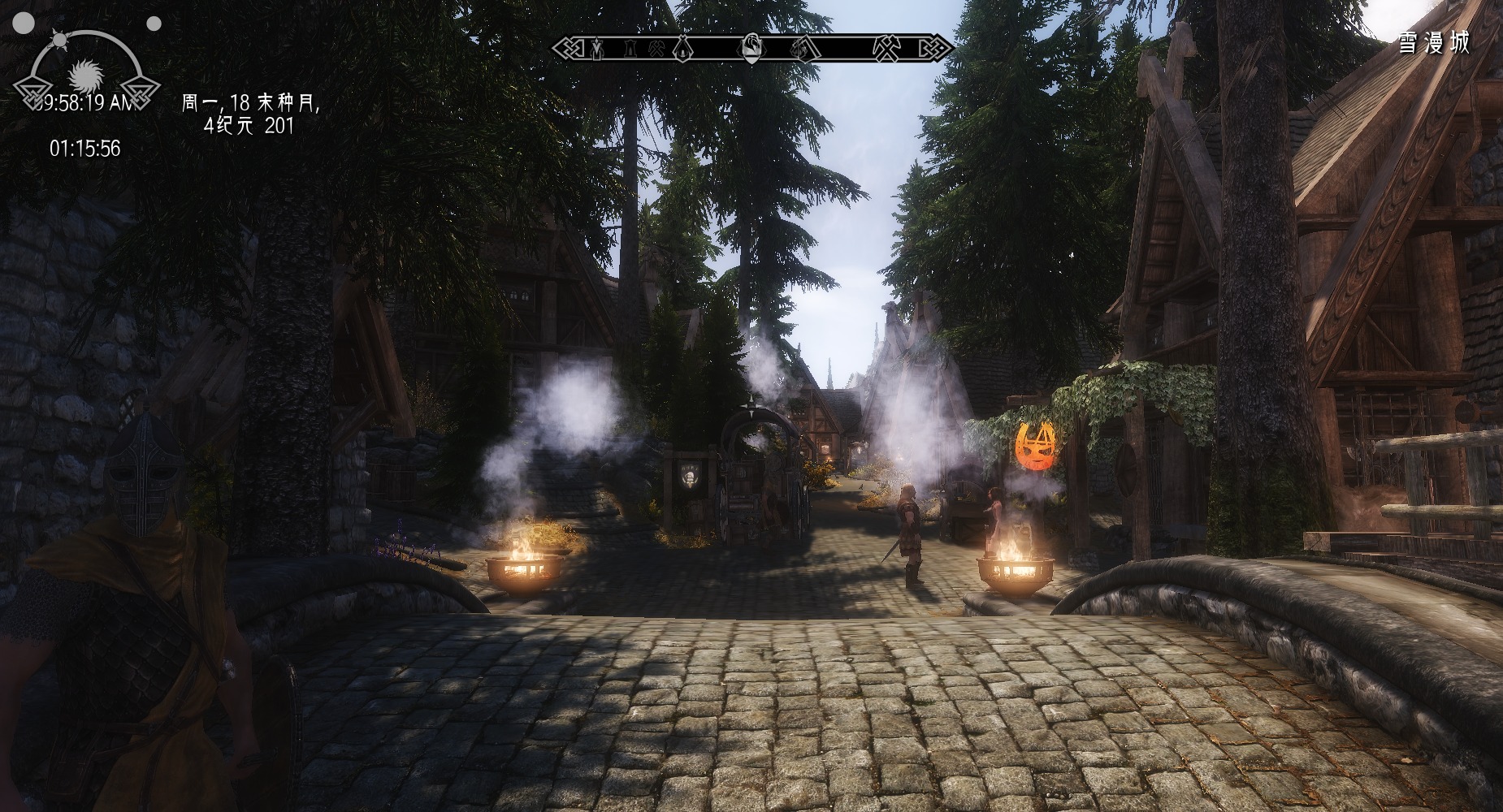This screenshot has width=1503, height=812.
Task: Select the tower marker on the compass
Action: click(x=630, y=49)
